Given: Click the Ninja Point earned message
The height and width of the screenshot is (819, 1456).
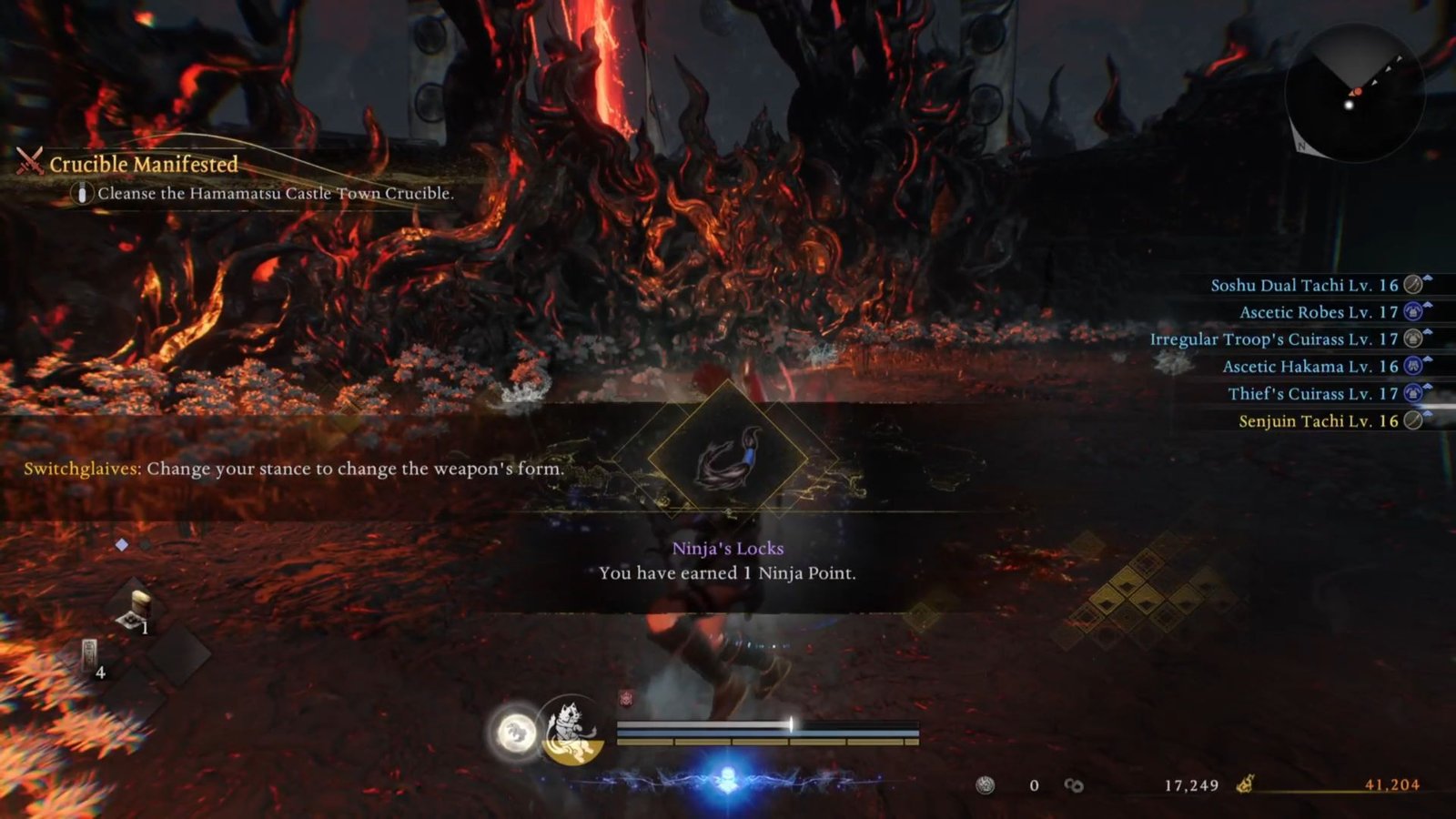Looking at the screenshot, I should pos(728,573).
